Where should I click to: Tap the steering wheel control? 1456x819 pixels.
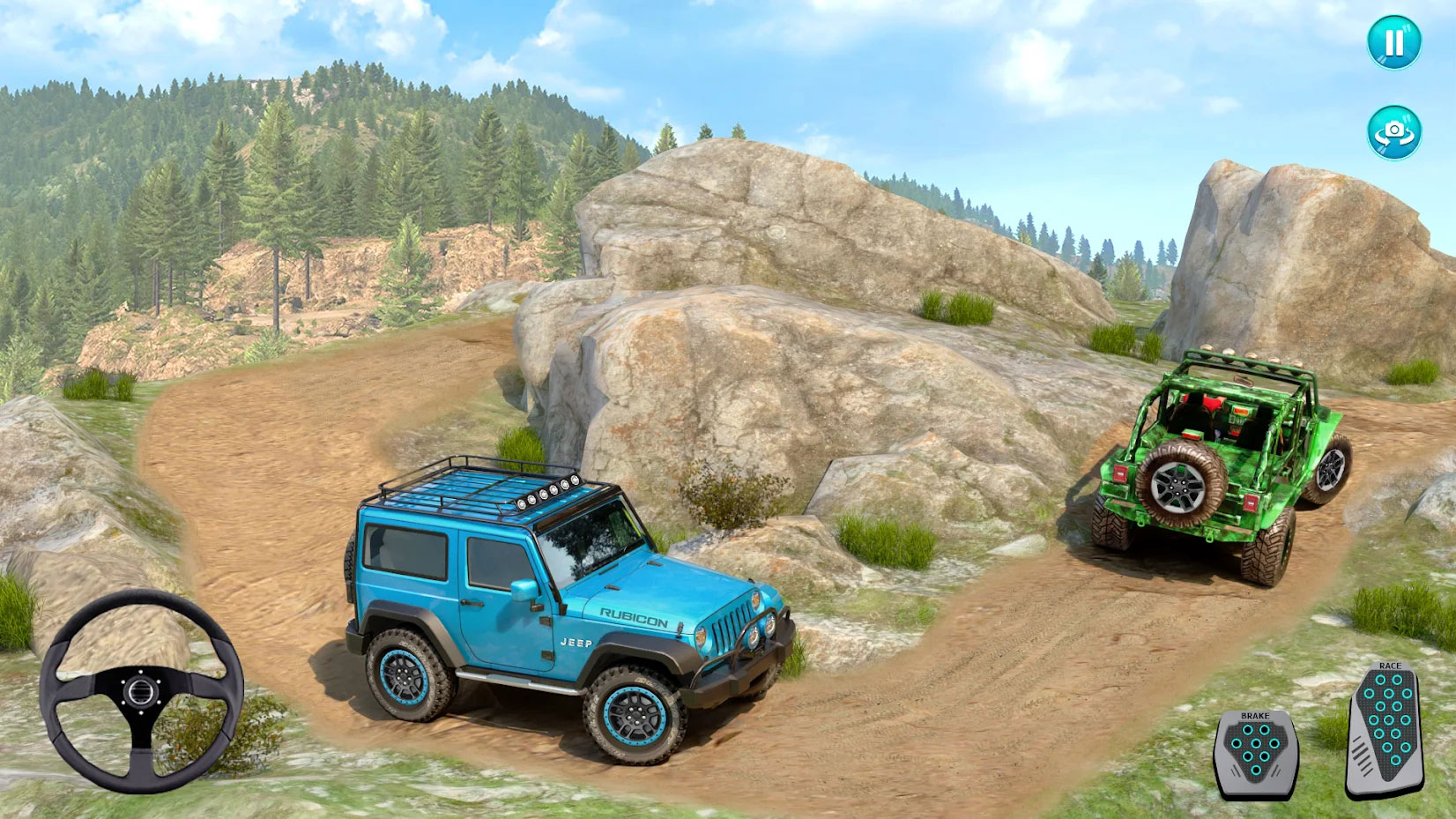tap(141, 690)
